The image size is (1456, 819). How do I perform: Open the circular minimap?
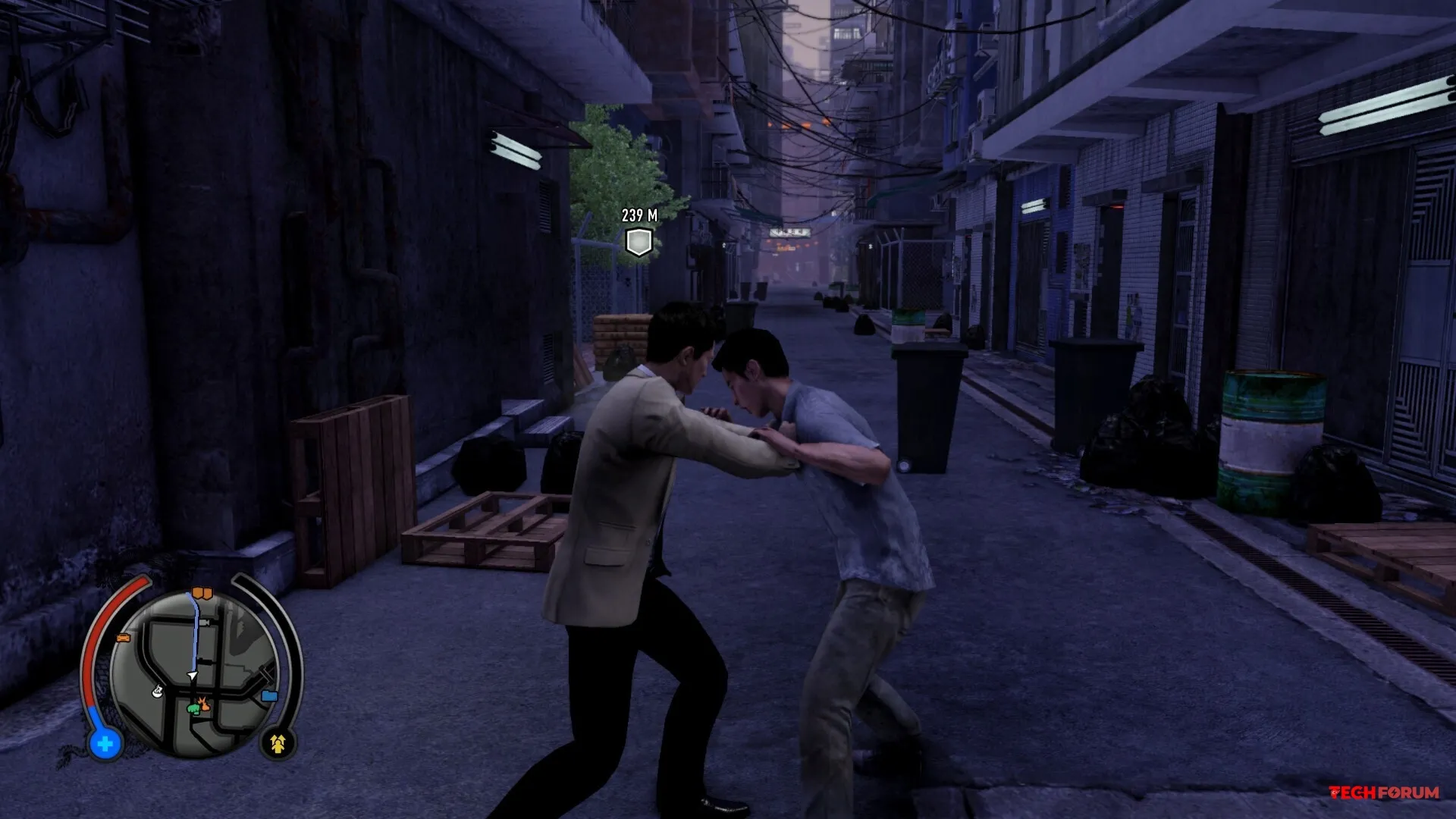193,673
